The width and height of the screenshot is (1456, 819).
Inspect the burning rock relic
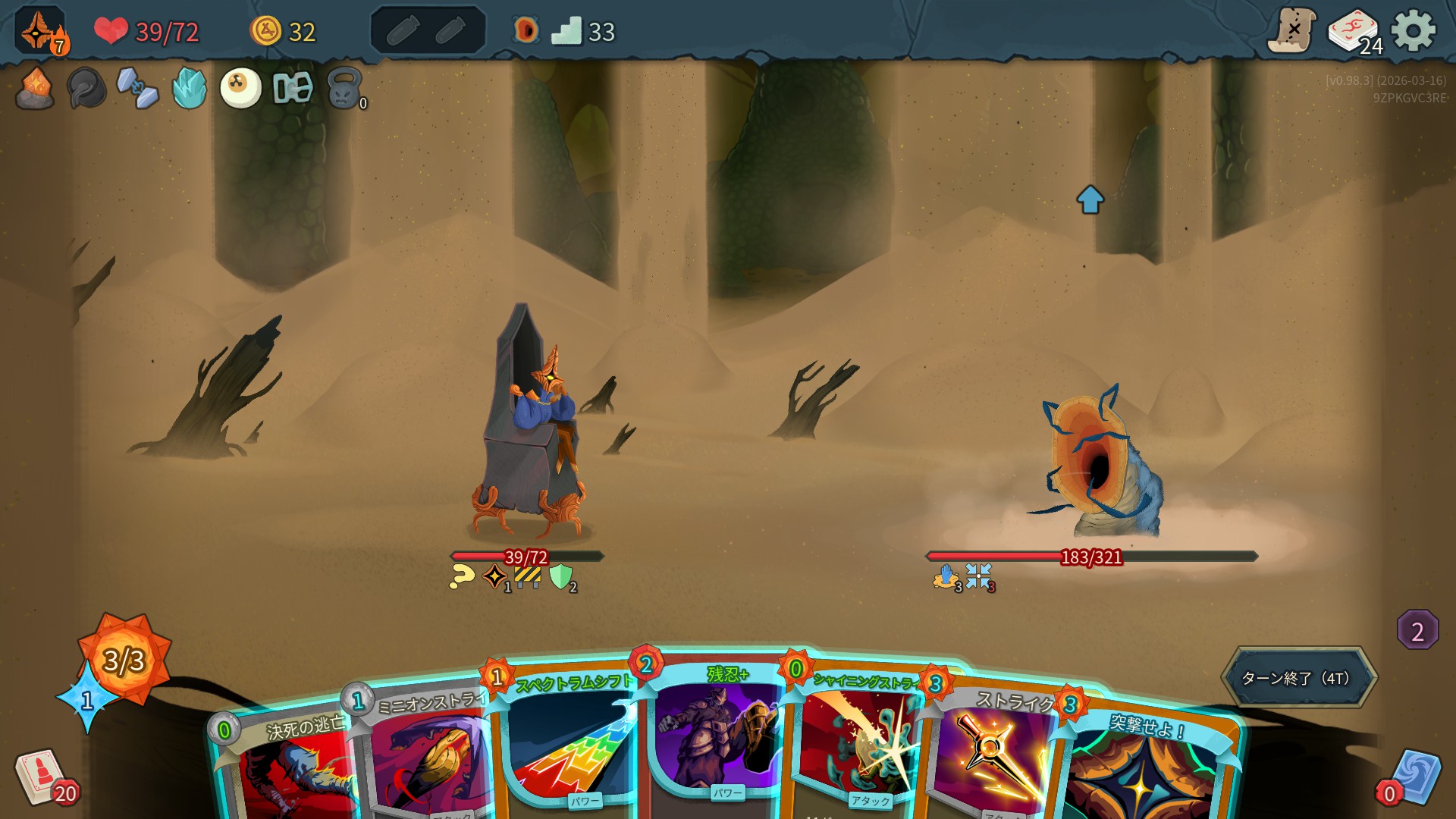[x=35, y=89]
